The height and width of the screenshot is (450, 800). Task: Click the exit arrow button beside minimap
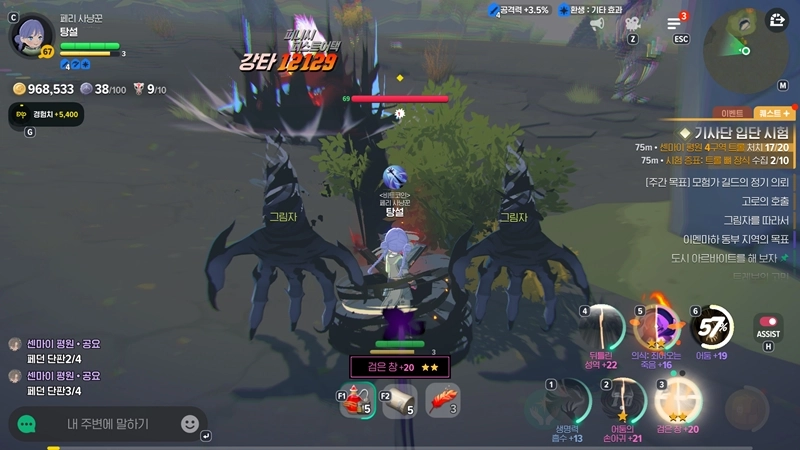pos(777,19)
